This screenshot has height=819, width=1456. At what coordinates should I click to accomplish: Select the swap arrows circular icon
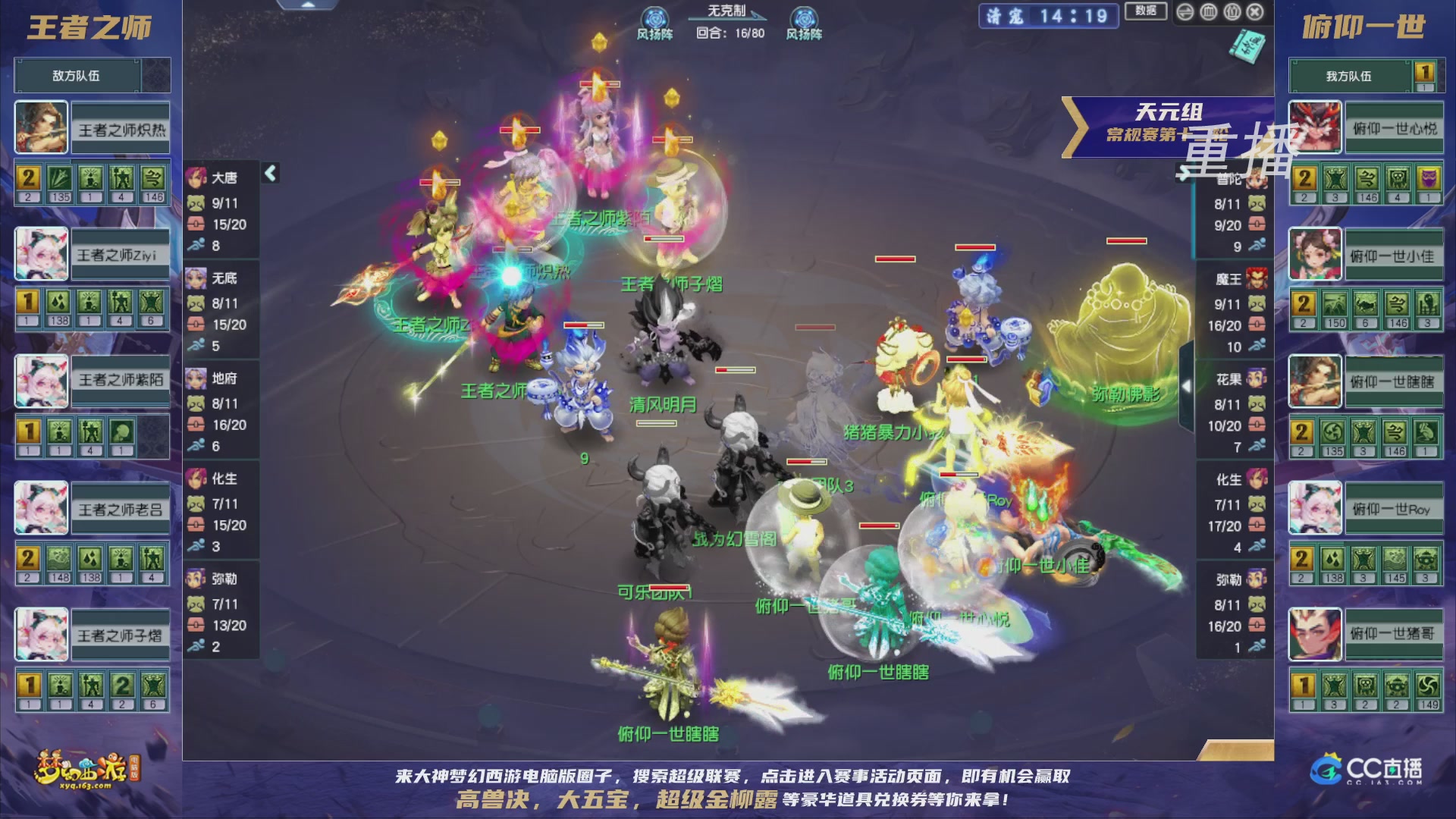tap(1185, 12)
